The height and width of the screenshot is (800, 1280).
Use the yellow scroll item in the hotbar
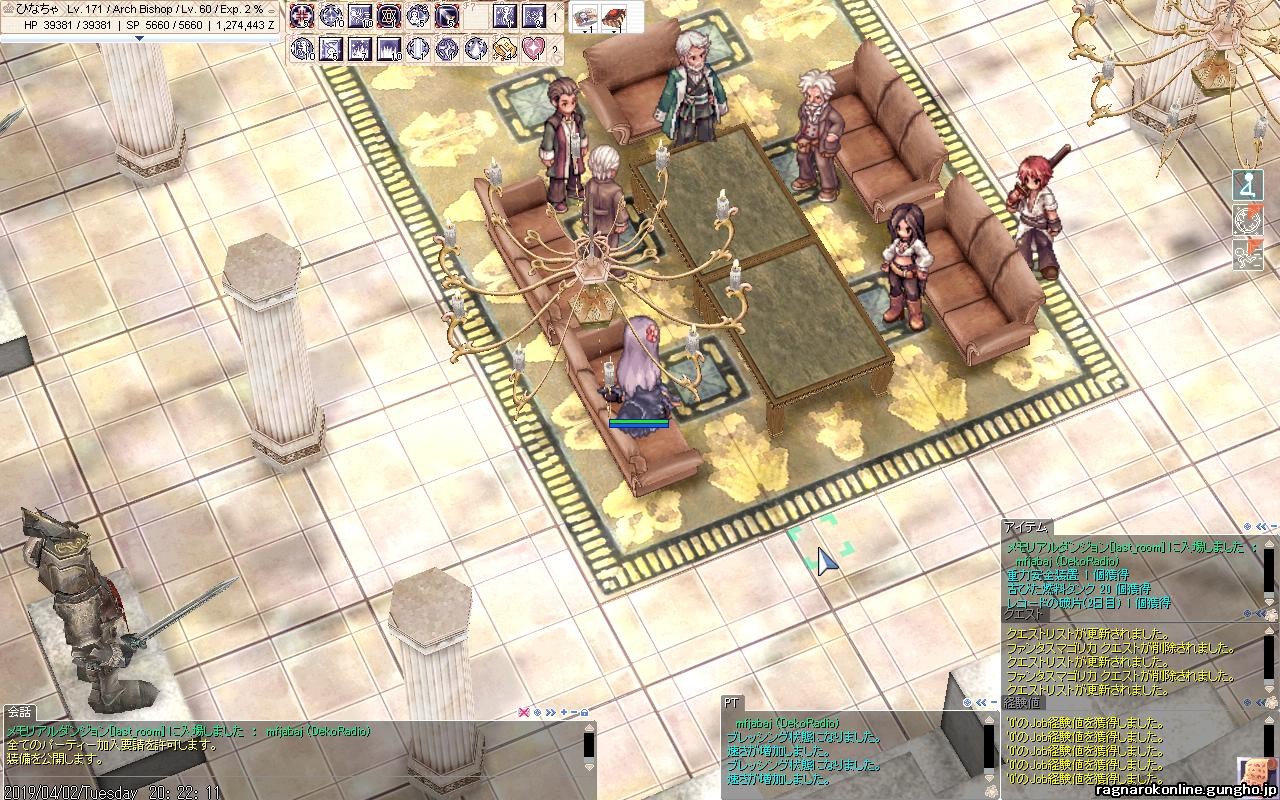point(505,47)
